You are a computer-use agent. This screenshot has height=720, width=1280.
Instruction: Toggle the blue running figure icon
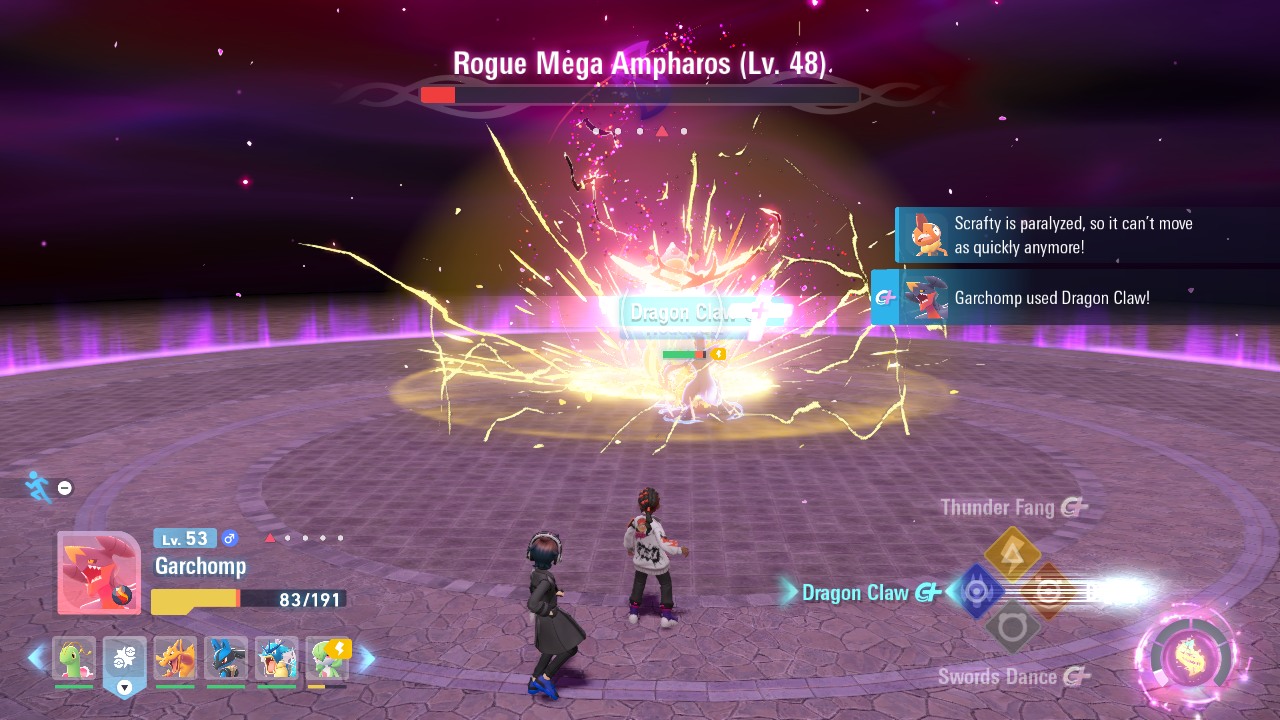pyautogui.click(x=38, y=487)
